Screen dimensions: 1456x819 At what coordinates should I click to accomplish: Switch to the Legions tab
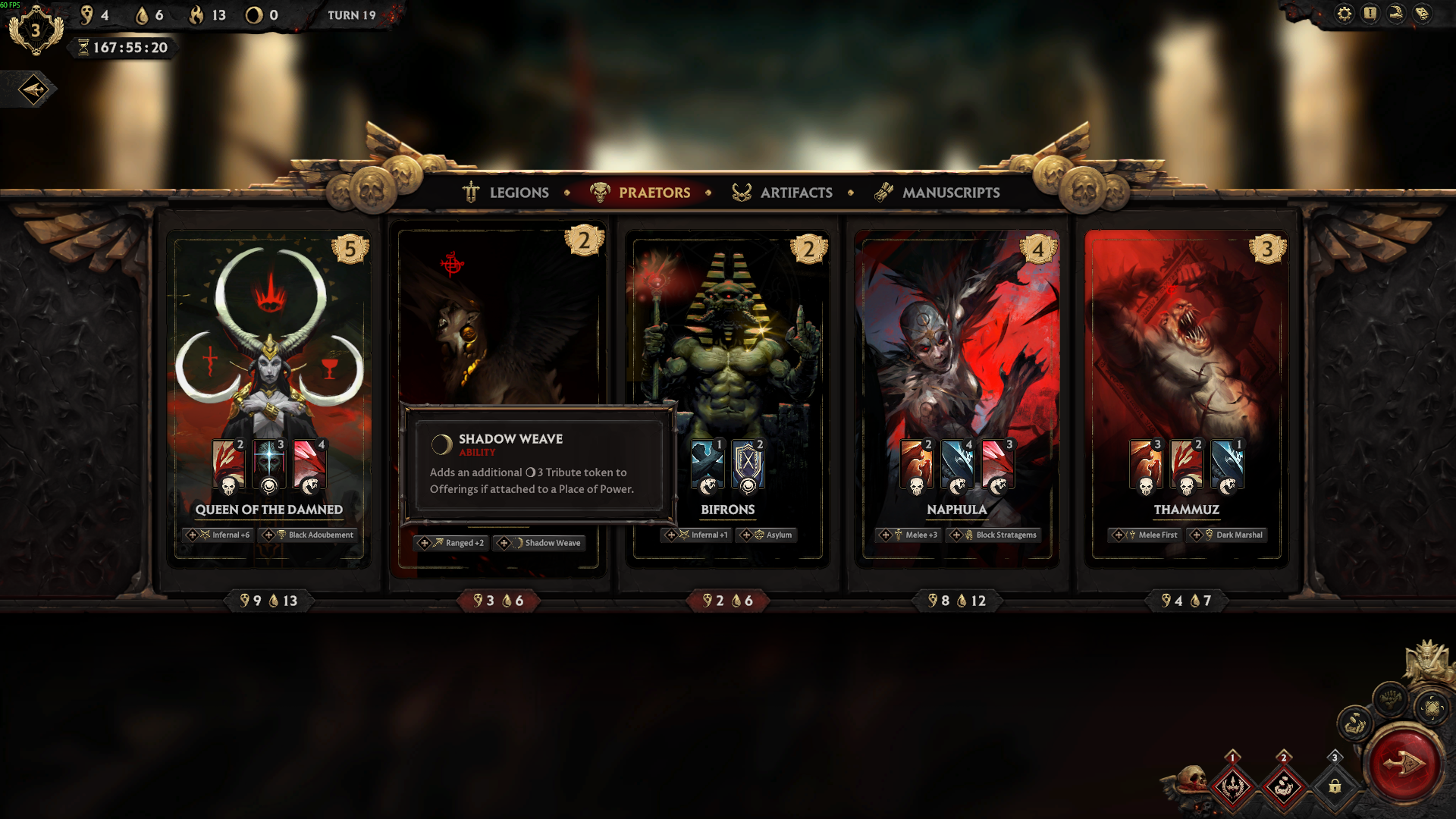tap(506, 193)
